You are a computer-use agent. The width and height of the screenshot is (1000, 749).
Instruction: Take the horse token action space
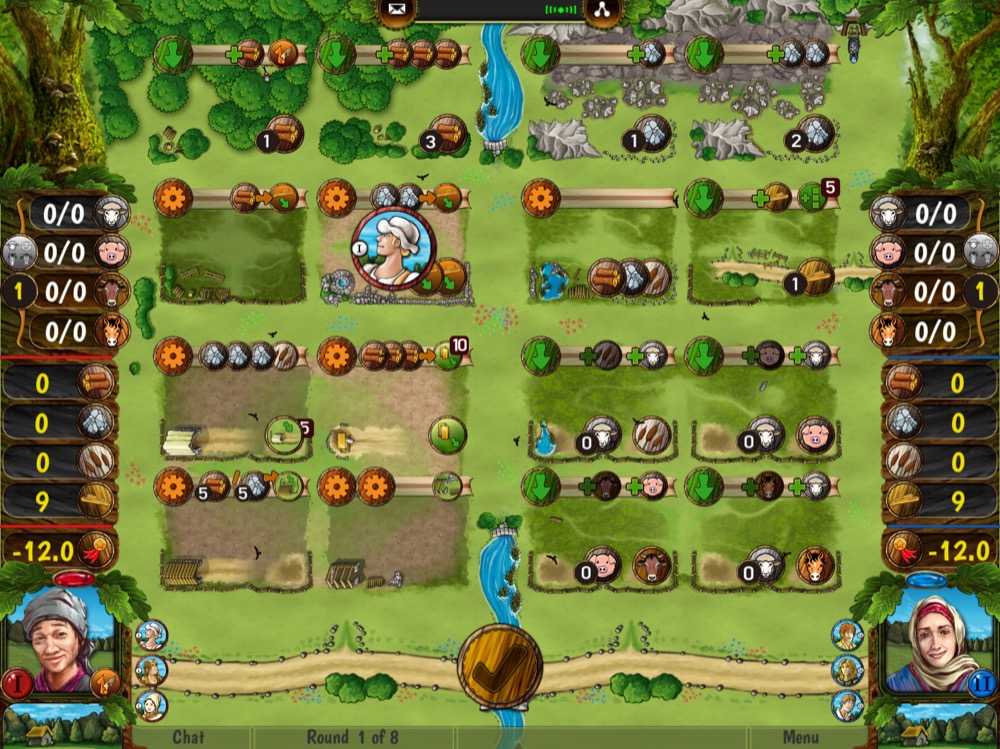[x=815, y=566]
